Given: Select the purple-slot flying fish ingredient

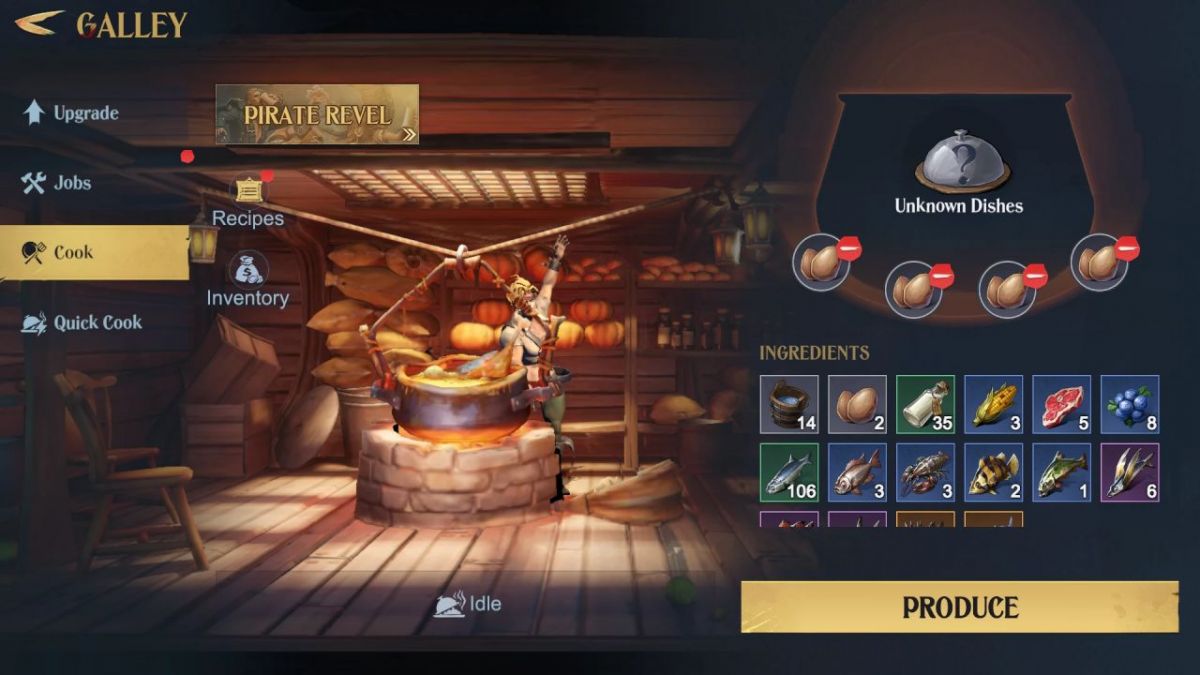Looking at the screenshot, I should [x=1129, y=472].
